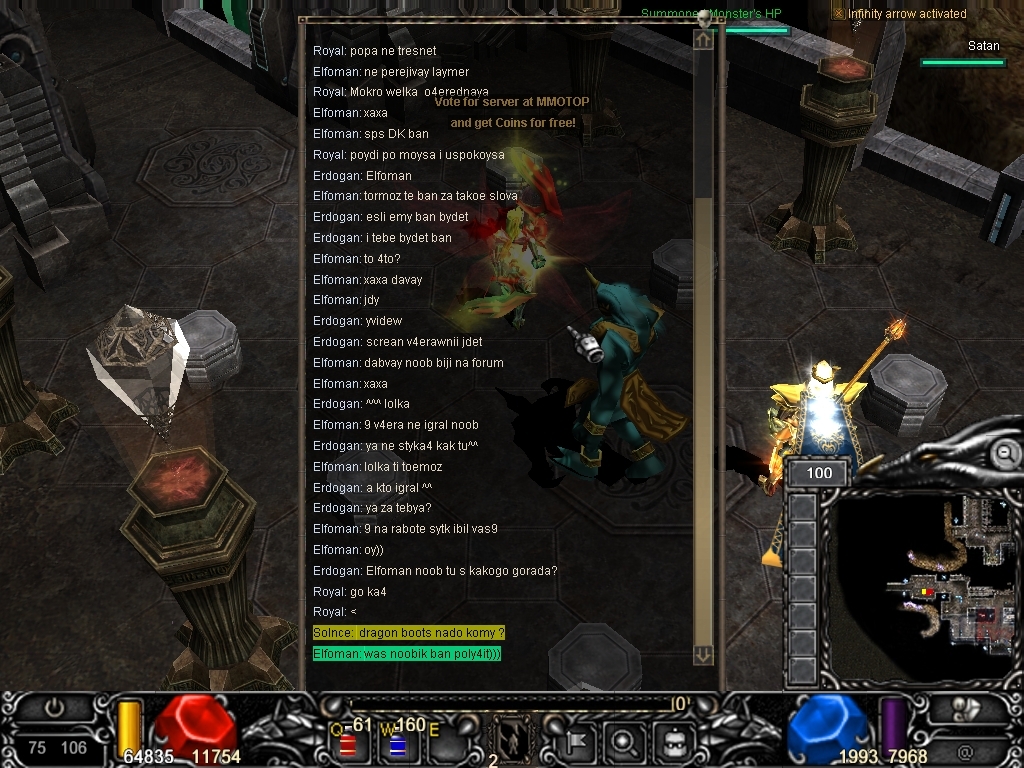Use the blue mana potion in slot W
The height and width of the screenshot is (768, 1024).
coord(396,745)
